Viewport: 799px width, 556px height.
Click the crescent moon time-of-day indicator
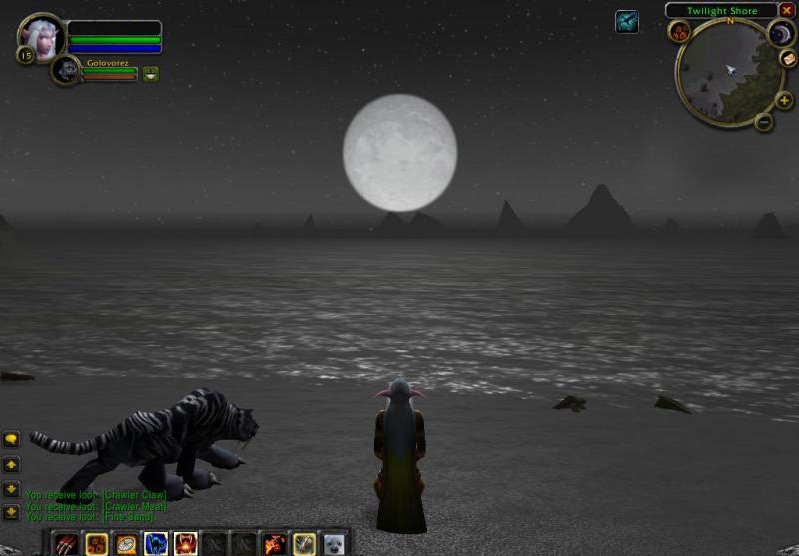pyautogui.click(x=780, y=35)
